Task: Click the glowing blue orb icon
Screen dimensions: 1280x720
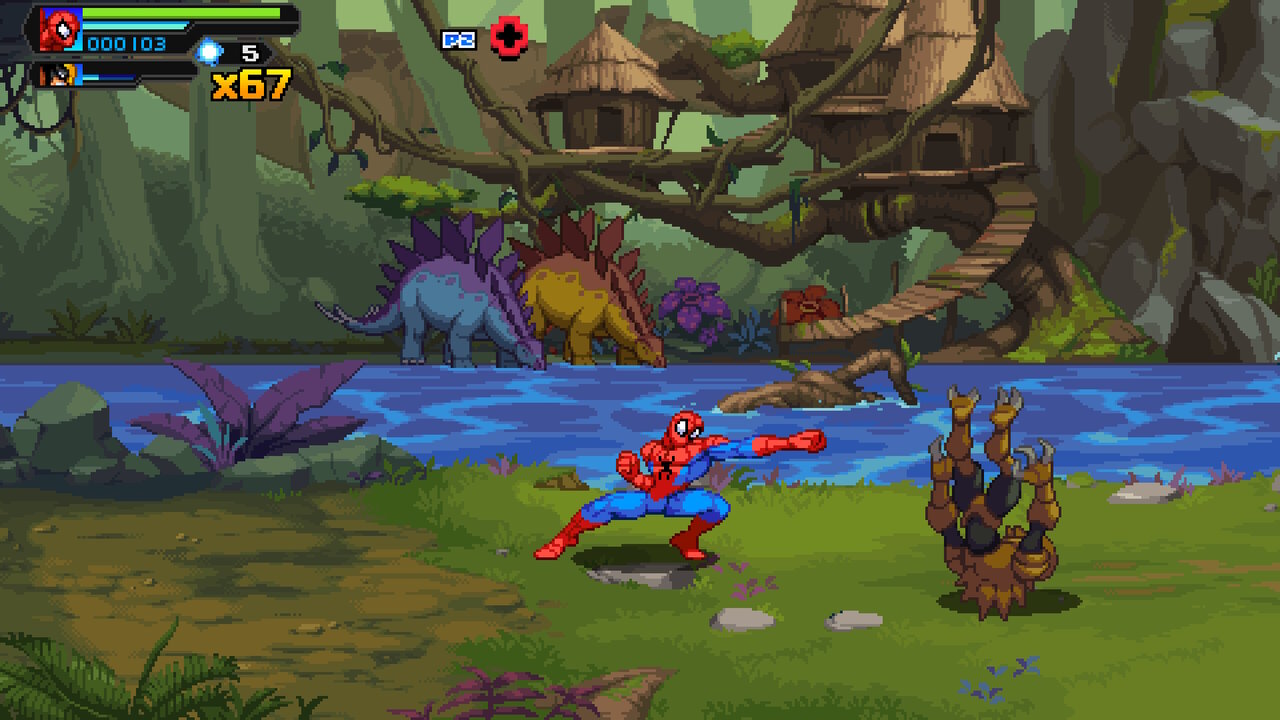Action: (x=209, y=51)
